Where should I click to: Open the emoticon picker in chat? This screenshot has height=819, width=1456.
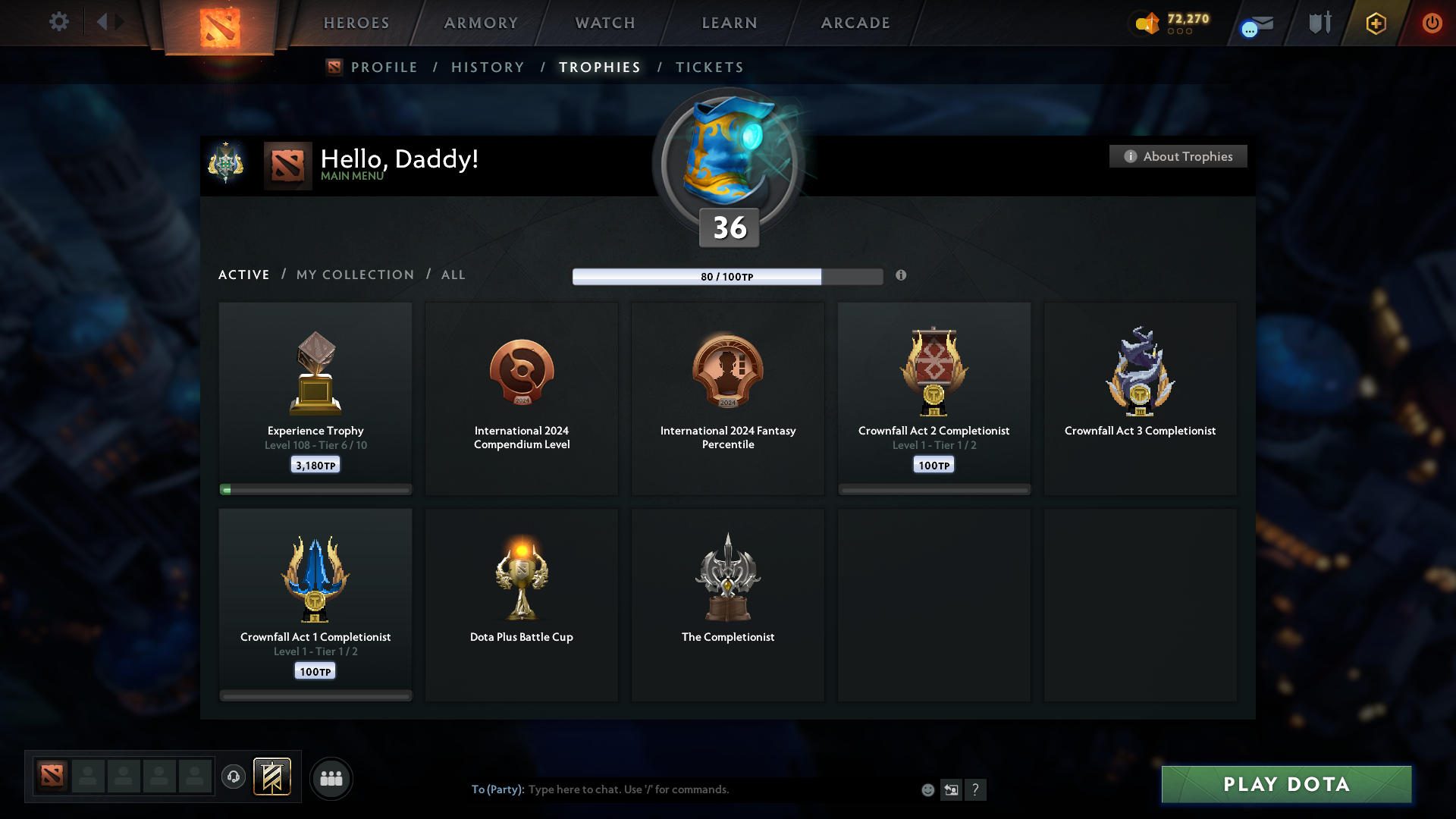[x=928, y=789]
